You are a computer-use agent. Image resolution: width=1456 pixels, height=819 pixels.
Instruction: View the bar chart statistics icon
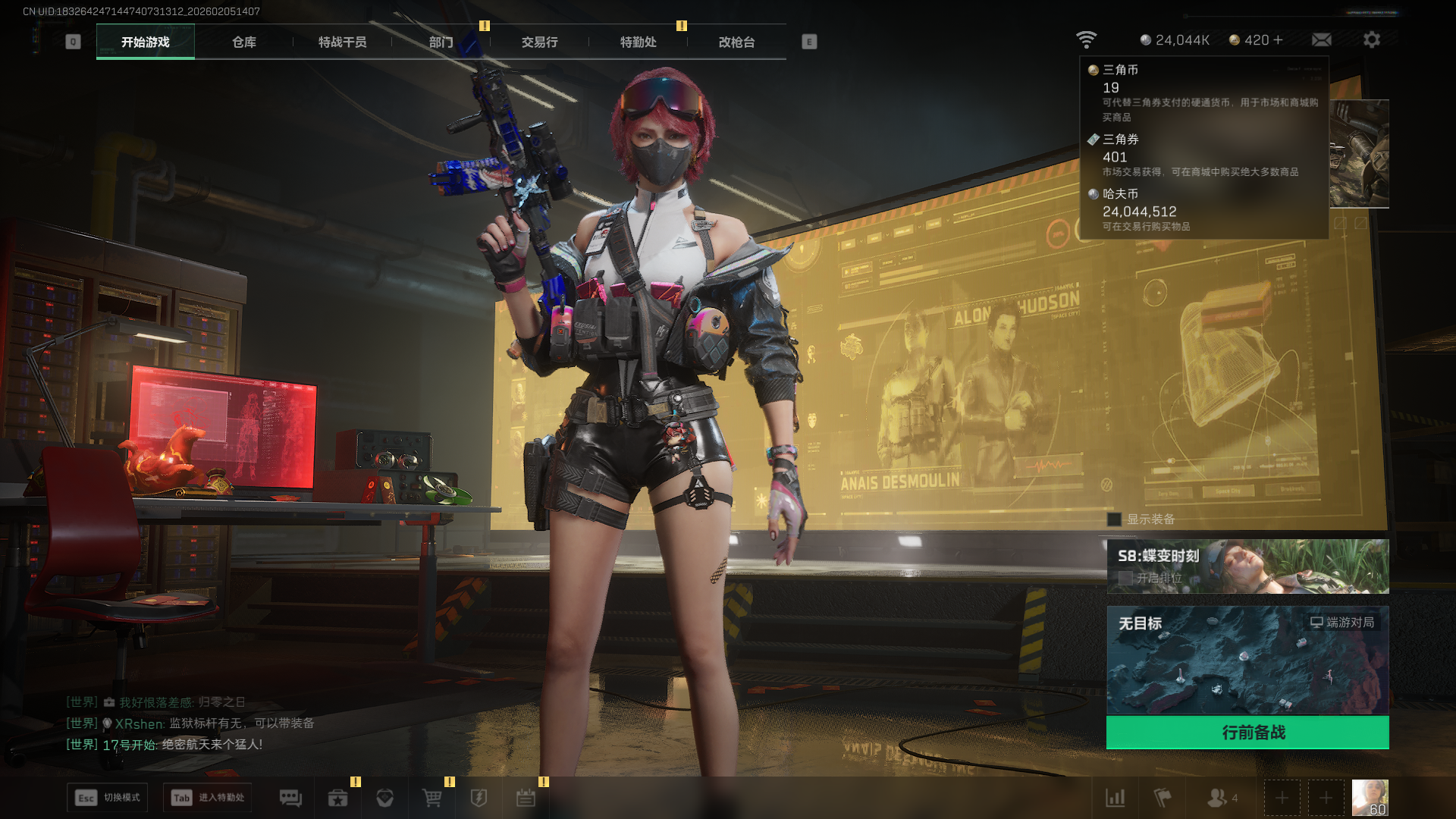pos(1115,798)
